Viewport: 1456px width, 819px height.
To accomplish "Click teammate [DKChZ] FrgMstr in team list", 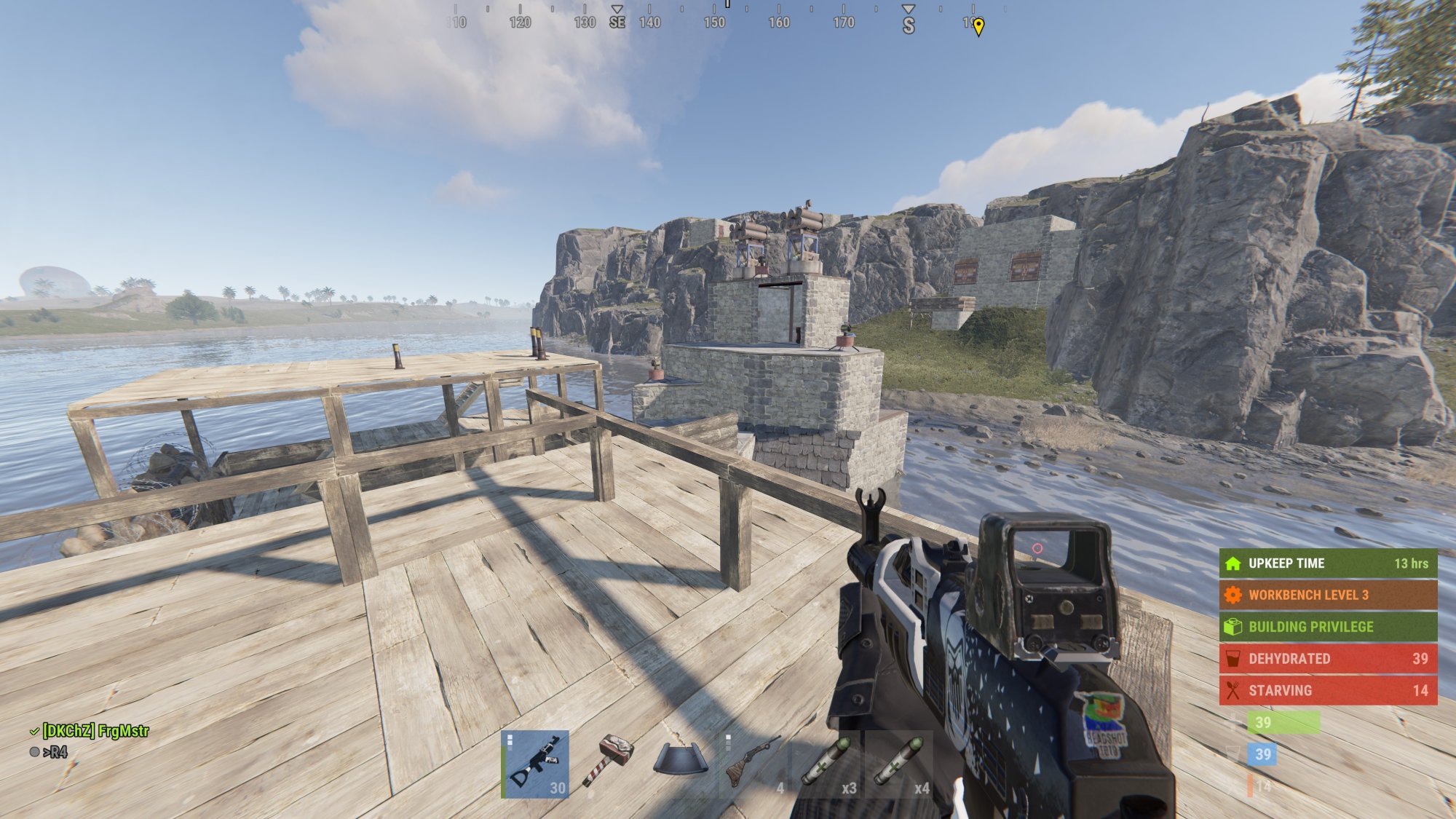I will (95, 731).
